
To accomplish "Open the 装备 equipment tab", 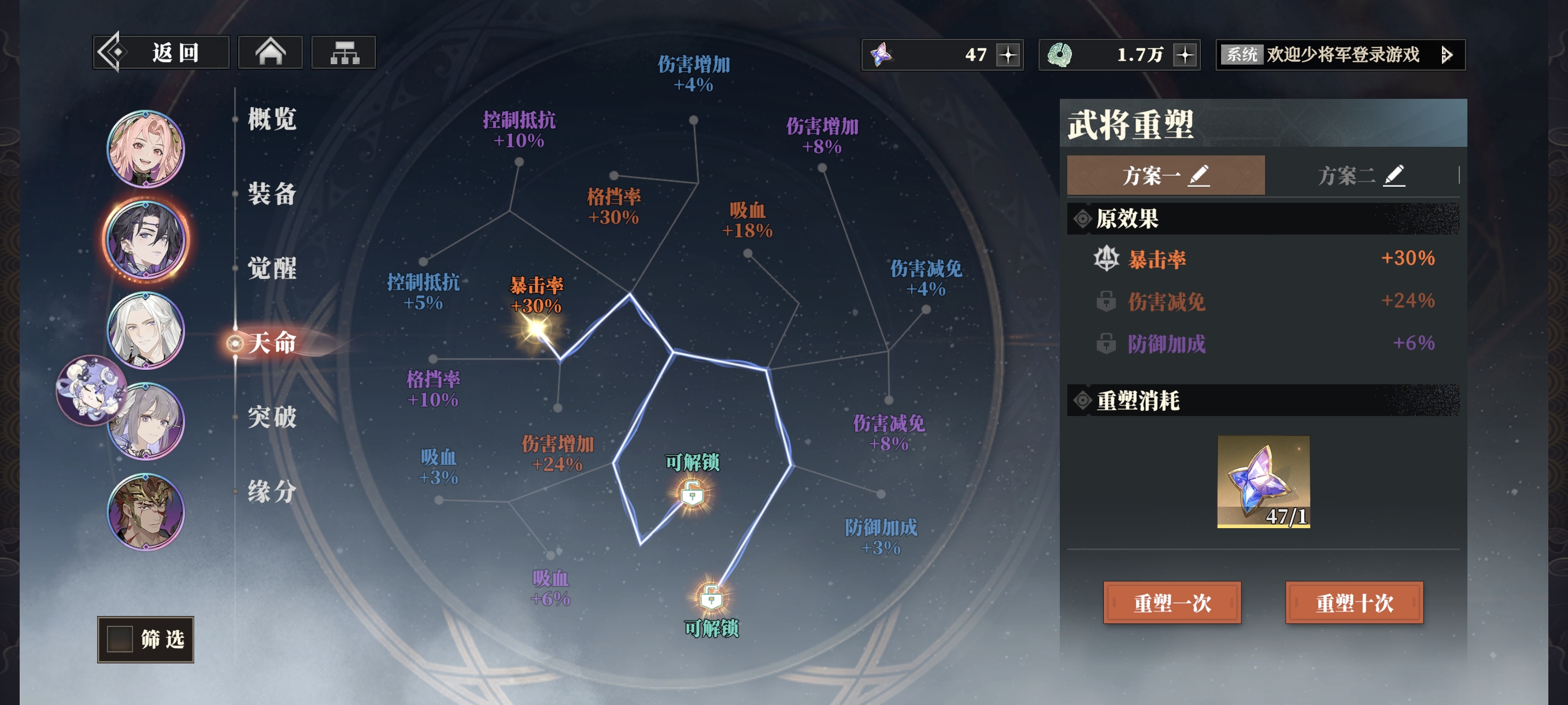I will point(272,194).
